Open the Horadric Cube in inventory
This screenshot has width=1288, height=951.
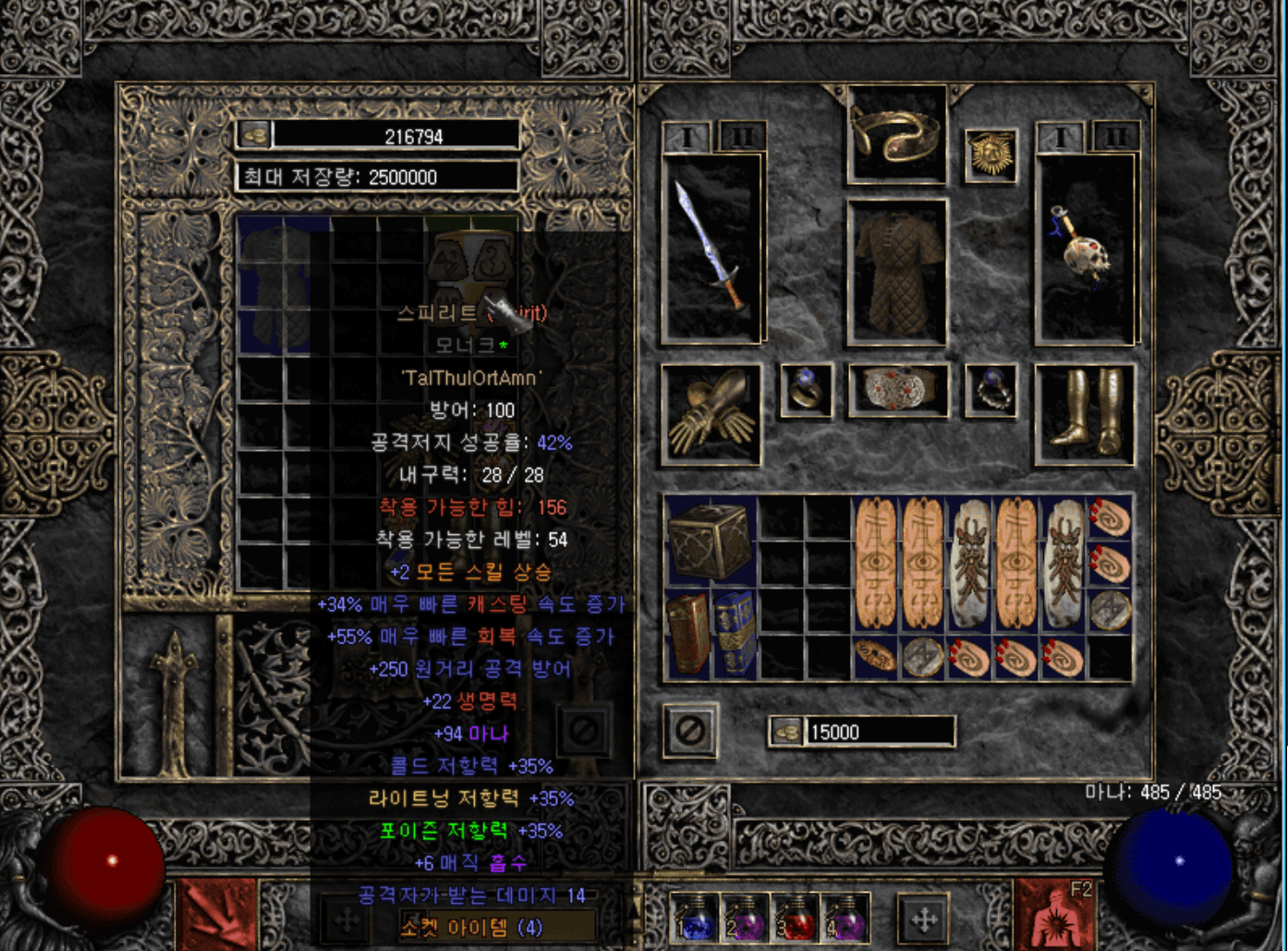pyautogui.click(x=710, y=542)
